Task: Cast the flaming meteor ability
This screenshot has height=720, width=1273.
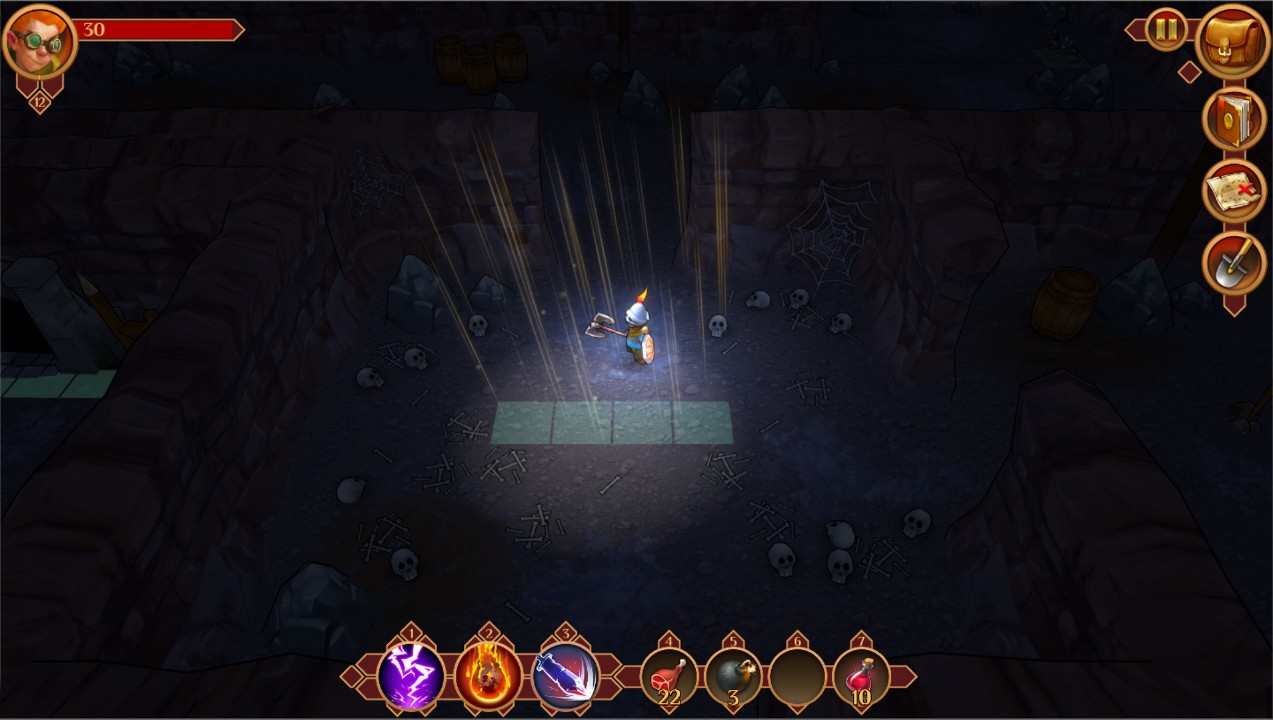Action: click(488, 676)
